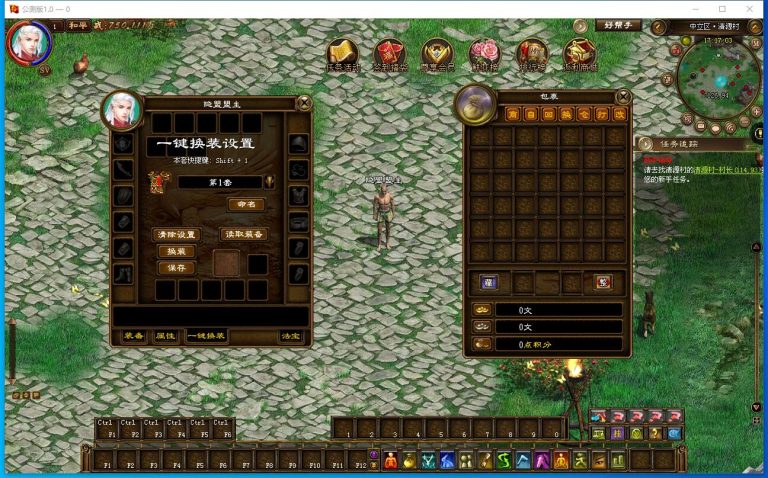Open the VIP membership shield icon
Screen dimensions: 768x478
click(x=436, y=54)
